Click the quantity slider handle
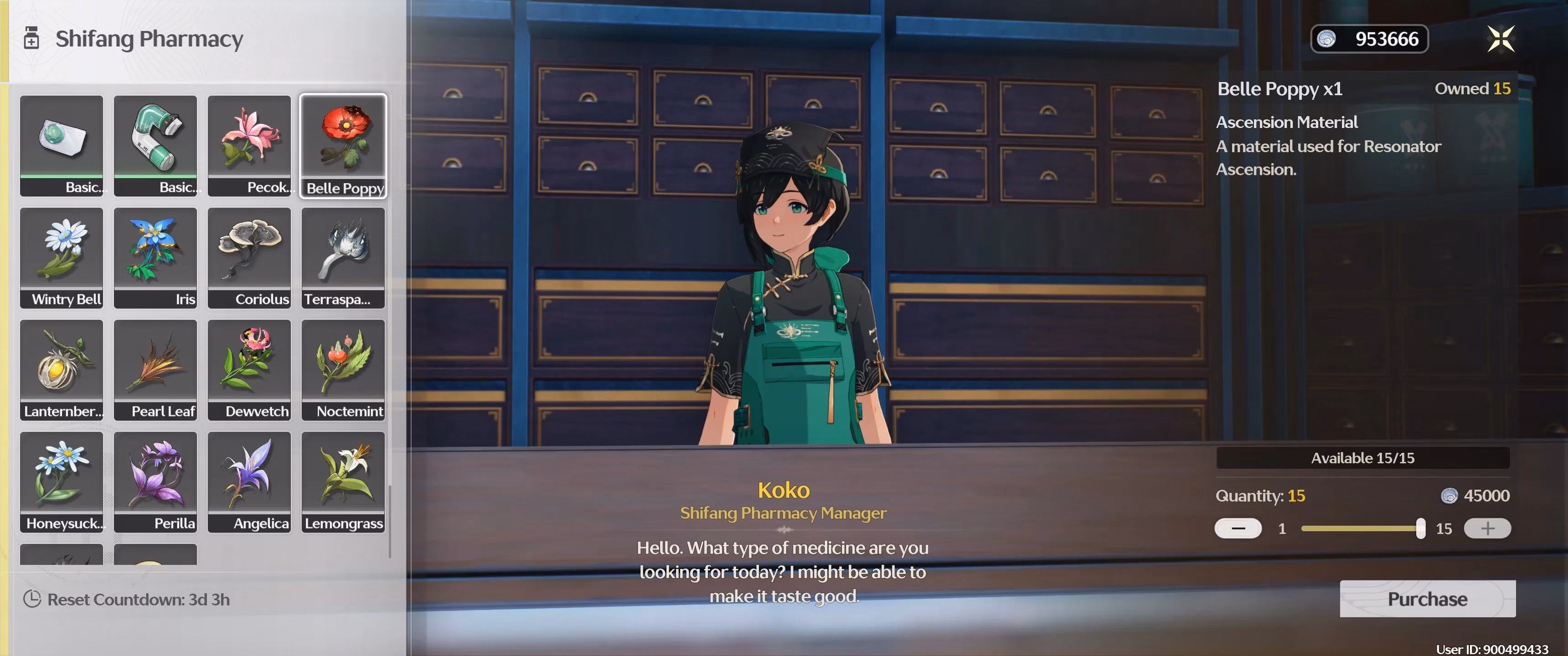 click(x=1420, y=528)
